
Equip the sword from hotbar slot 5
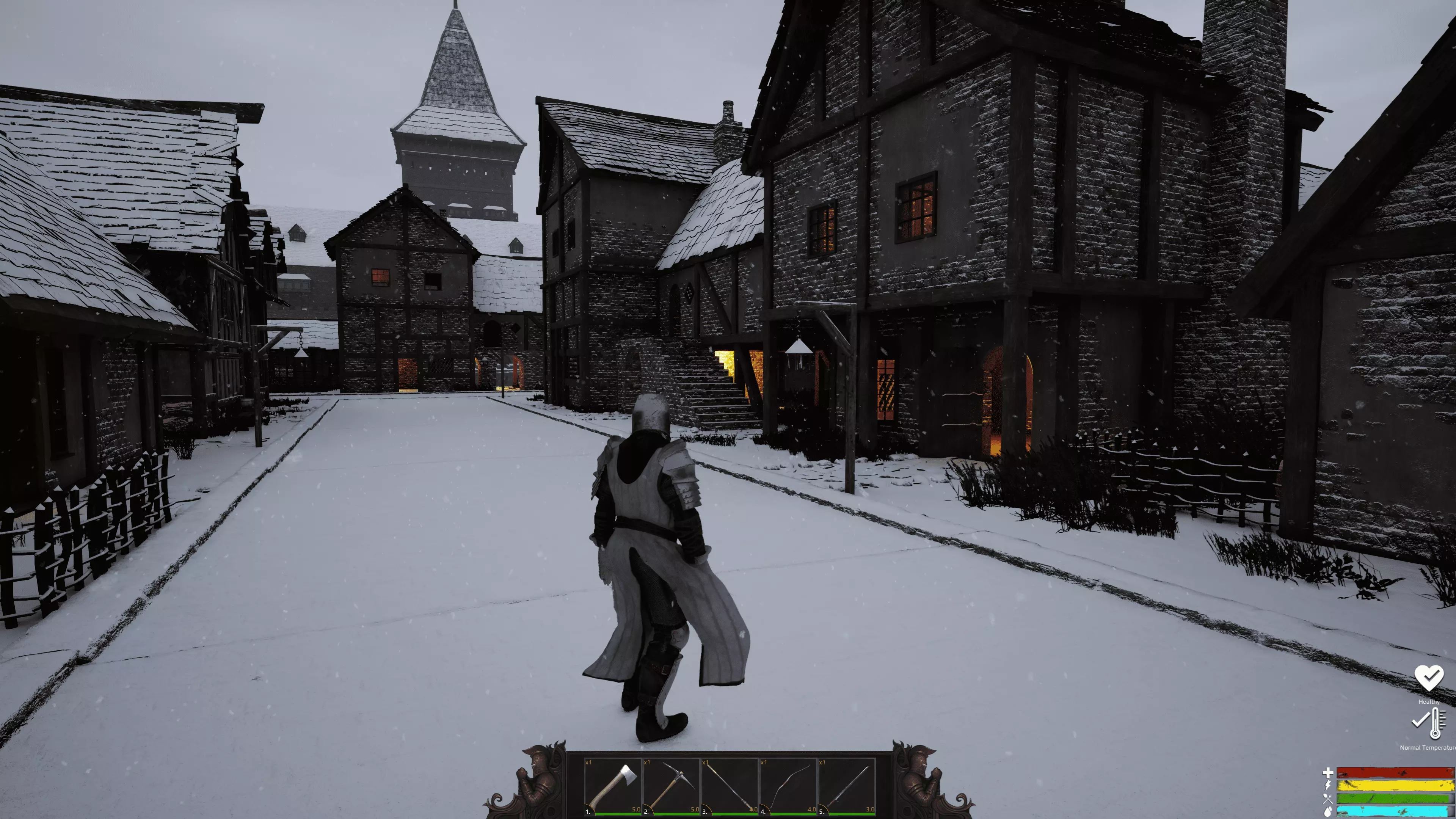click(x=847, y=786)
